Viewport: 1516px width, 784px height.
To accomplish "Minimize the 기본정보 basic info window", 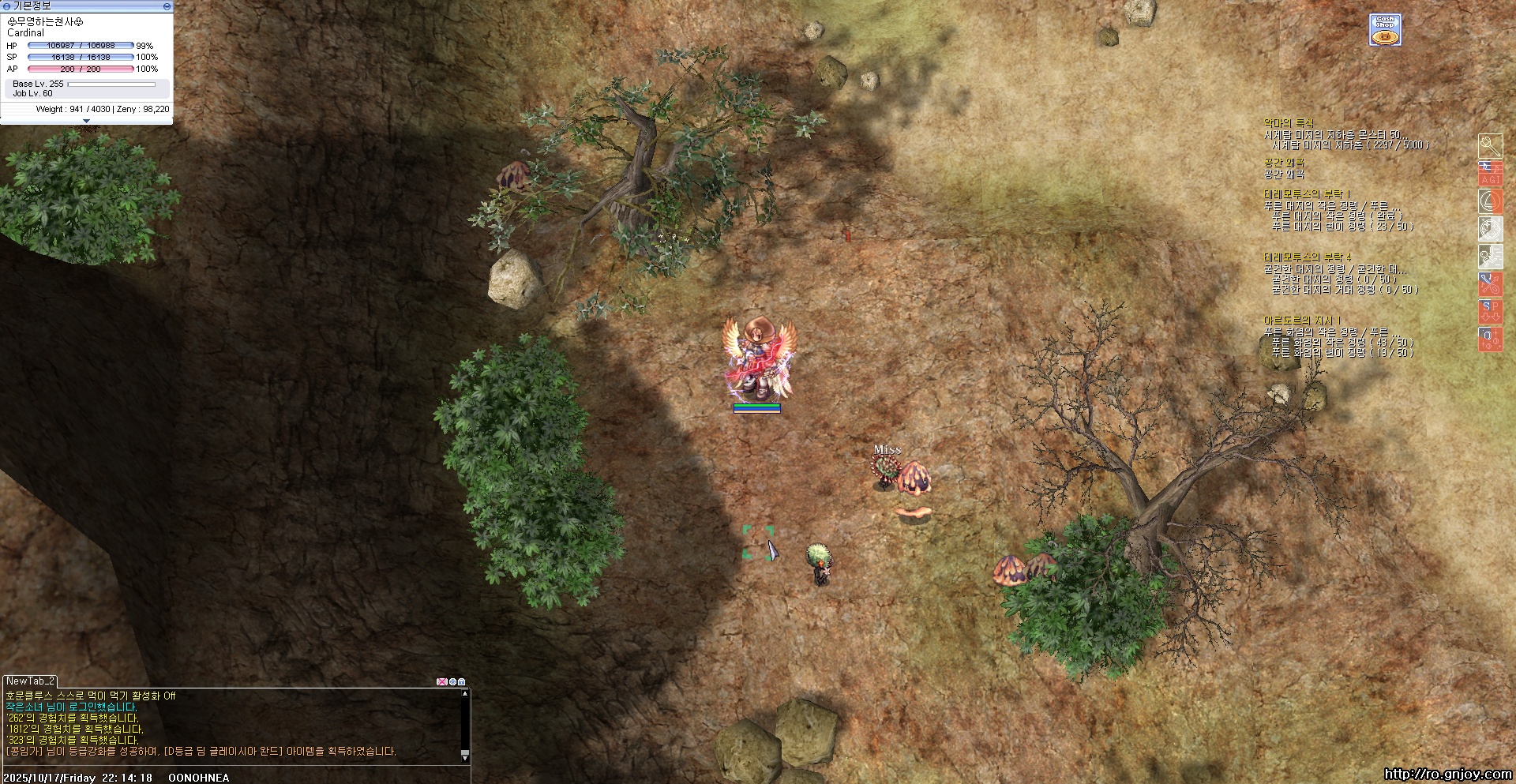I will pyautogui.click(x=167, y=6).
